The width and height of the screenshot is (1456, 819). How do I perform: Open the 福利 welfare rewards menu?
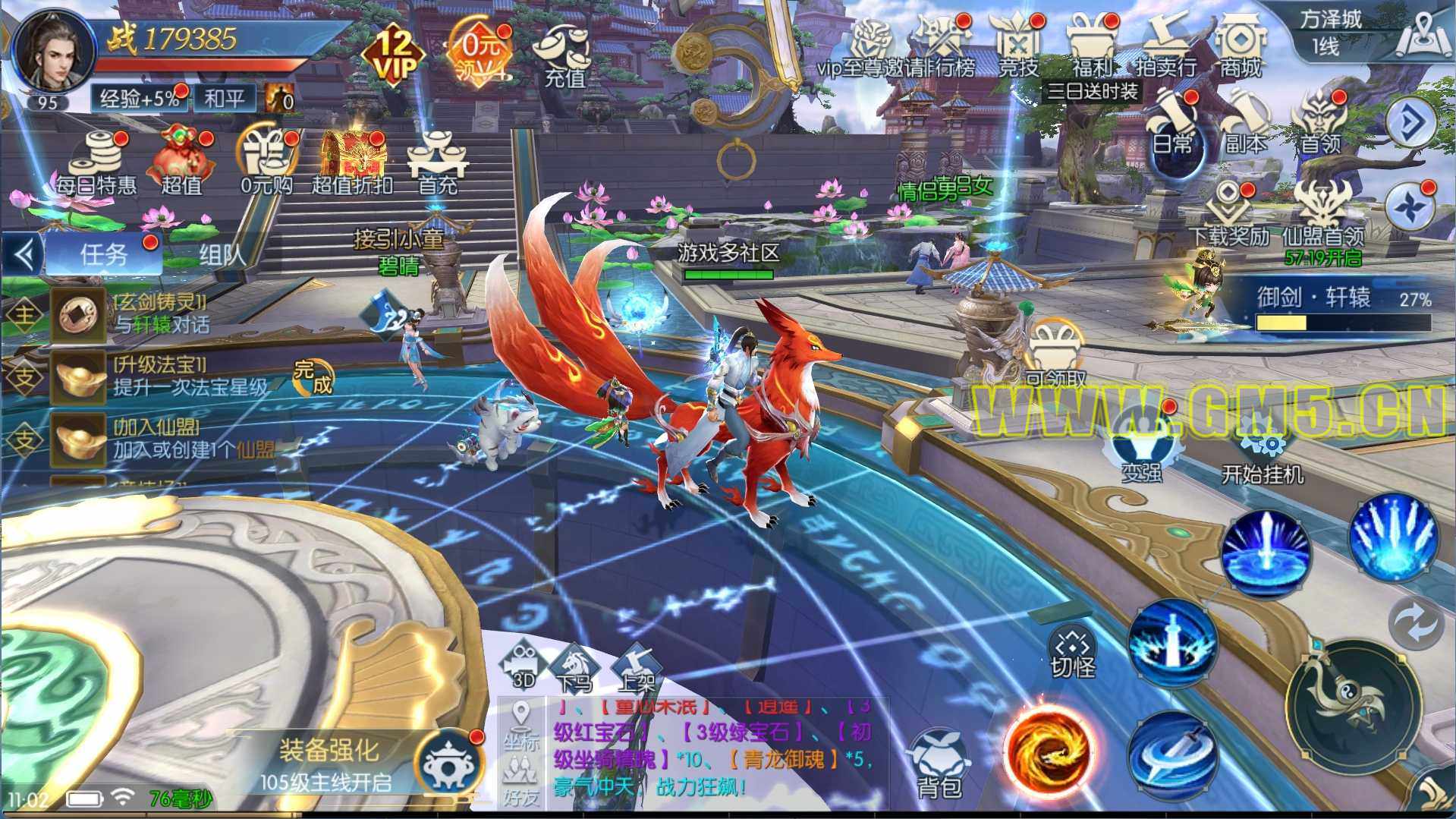pos(1092,47)
